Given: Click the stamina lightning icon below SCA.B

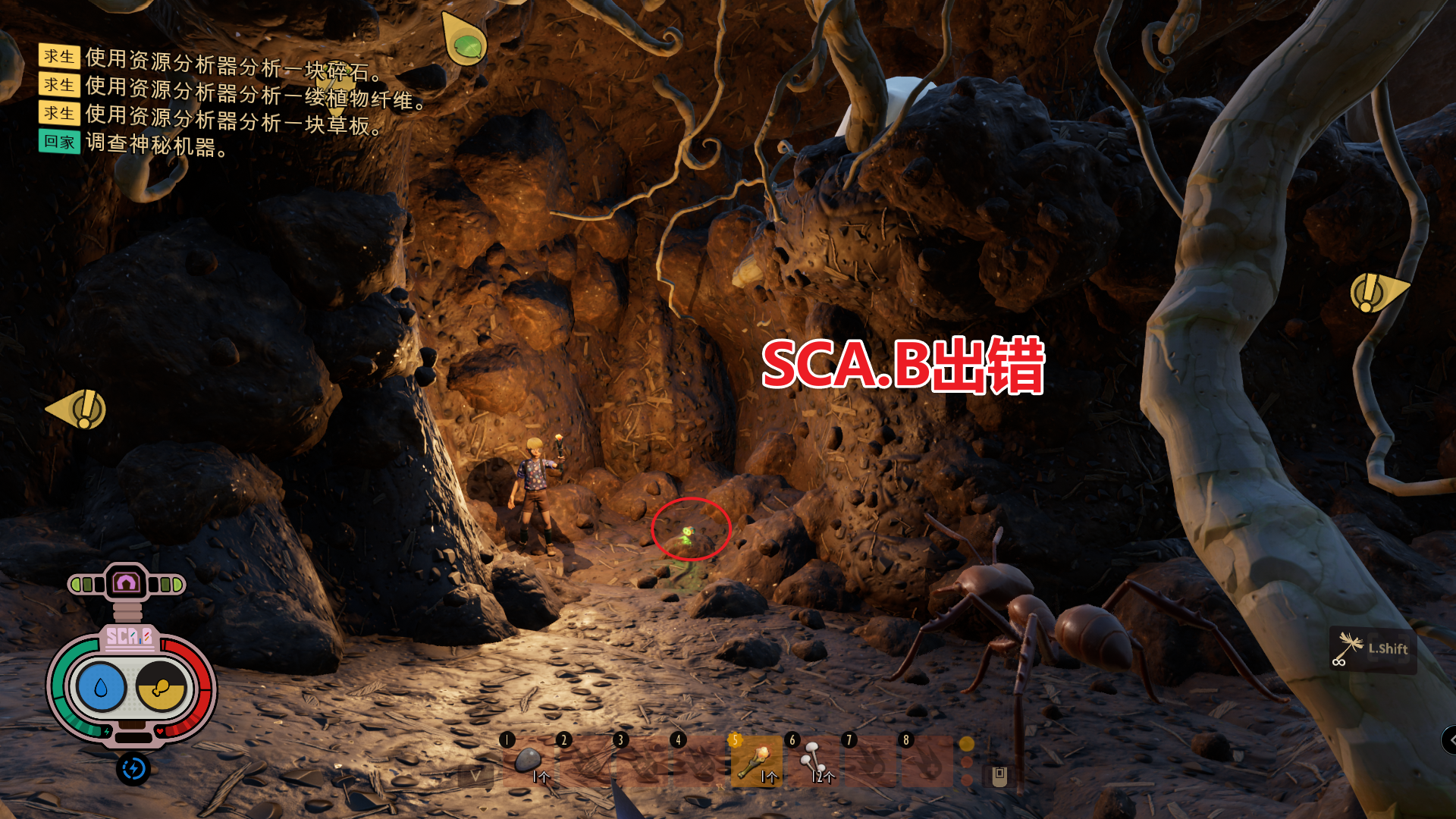Looking at the screenshot, I should [134, 767].
